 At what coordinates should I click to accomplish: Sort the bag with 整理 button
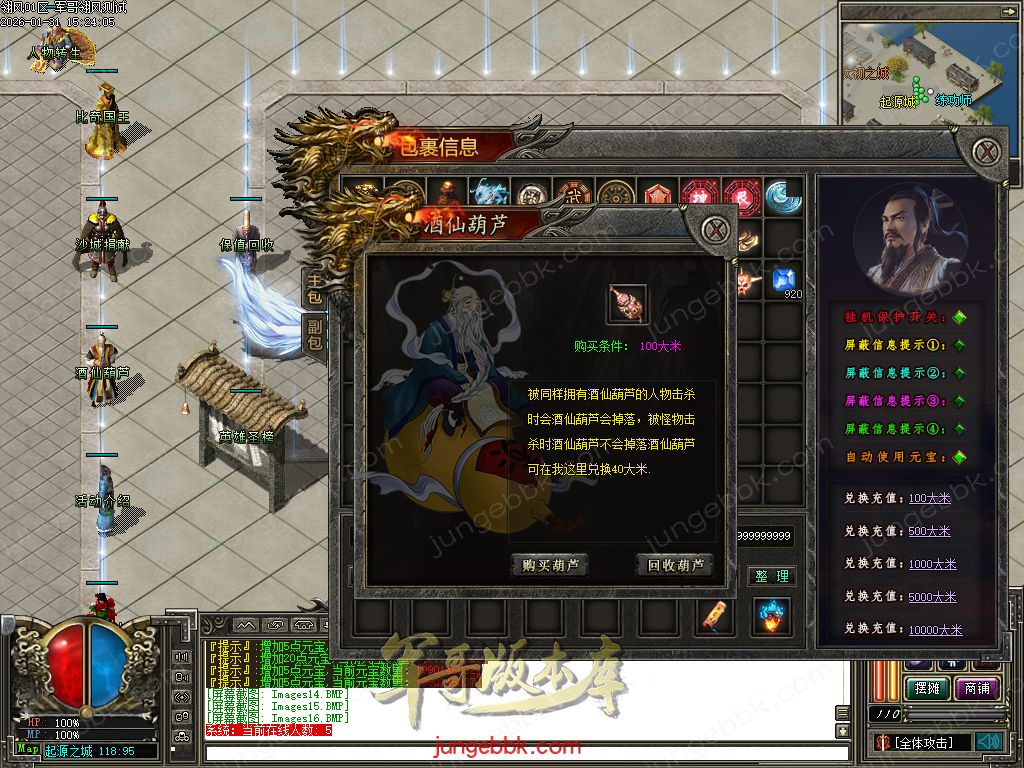(x=771, y=576)
